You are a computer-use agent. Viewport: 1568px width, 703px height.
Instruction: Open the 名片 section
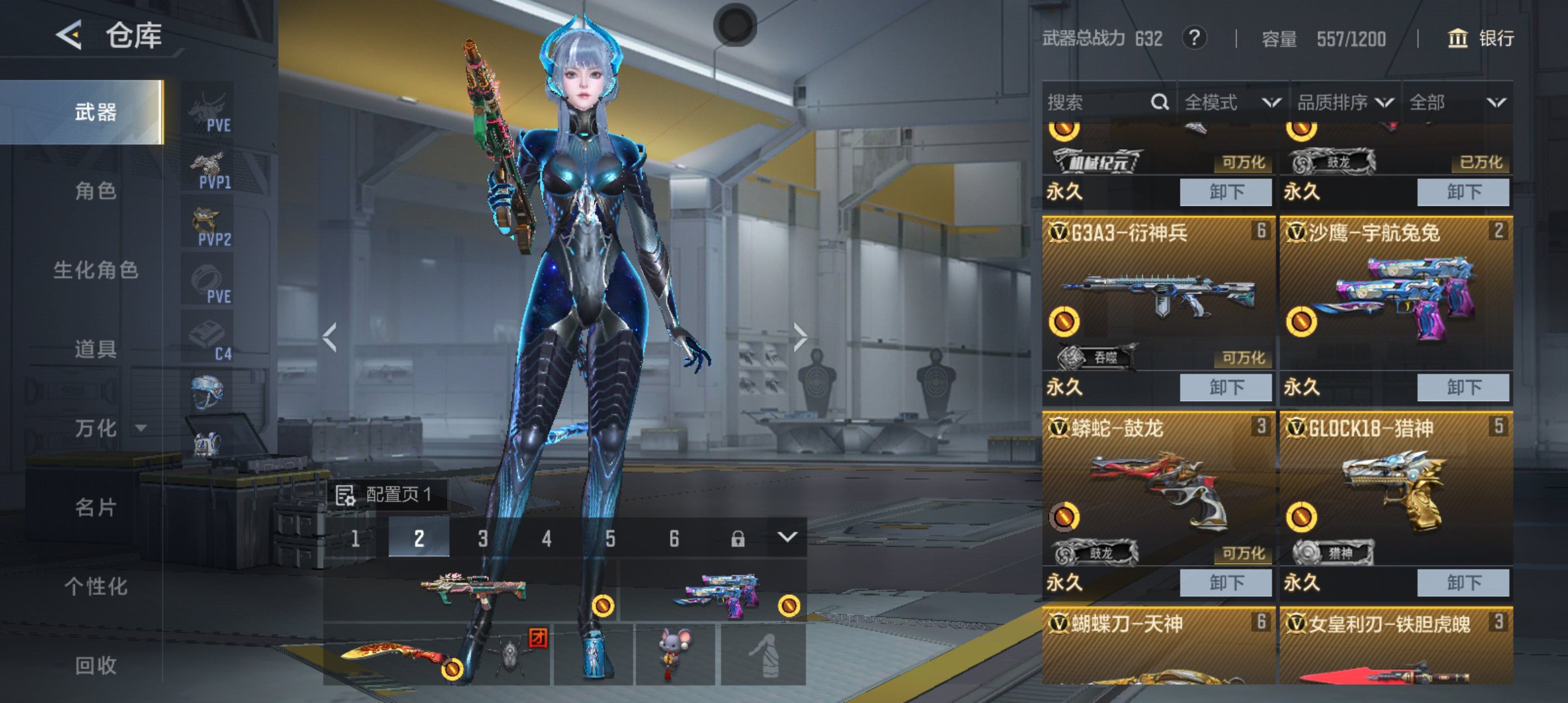[x=96, y=507]
